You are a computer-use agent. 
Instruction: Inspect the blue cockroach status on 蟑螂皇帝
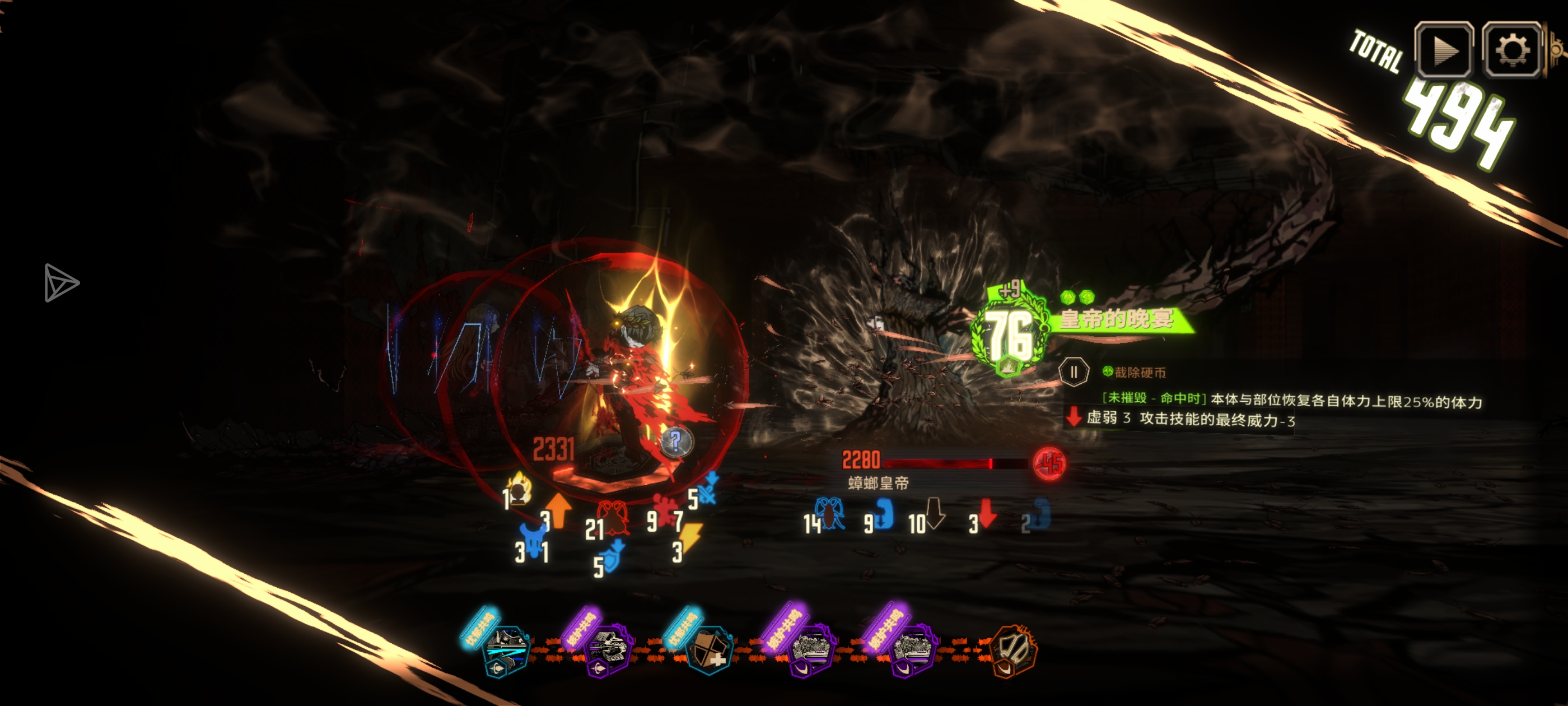[x=830, y=513]
